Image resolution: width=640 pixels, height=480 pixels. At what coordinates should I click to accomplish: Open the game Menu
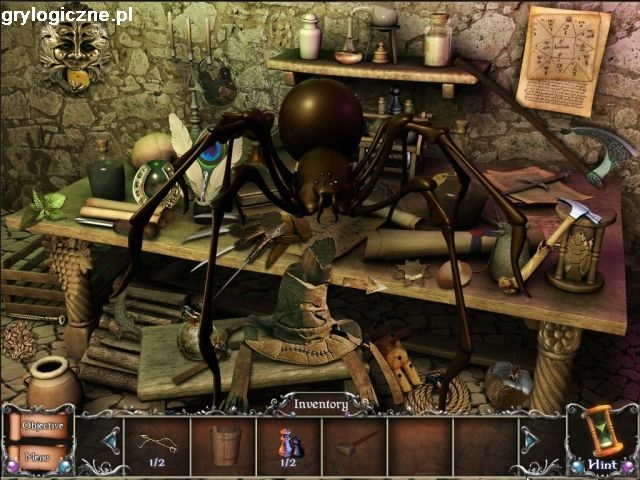(x=38, y=458)
